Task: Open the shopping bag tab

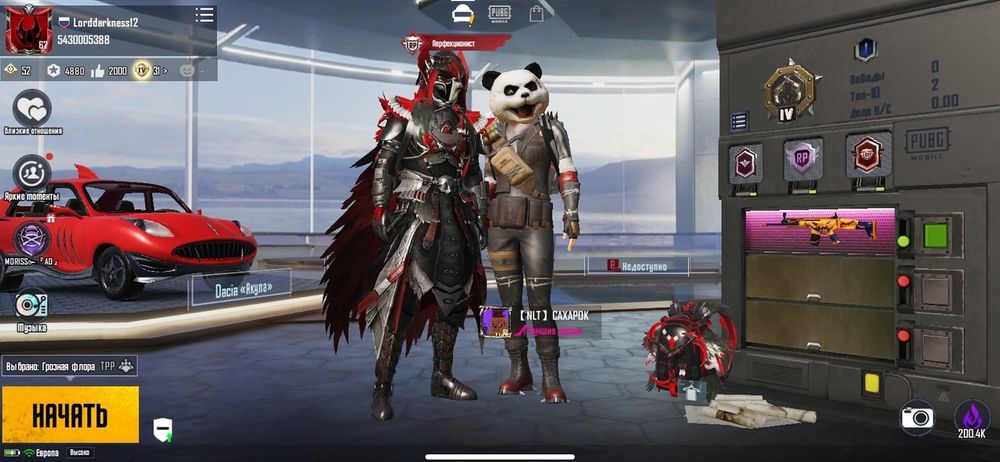Action: pyautogui.click(x=537, y=13)
